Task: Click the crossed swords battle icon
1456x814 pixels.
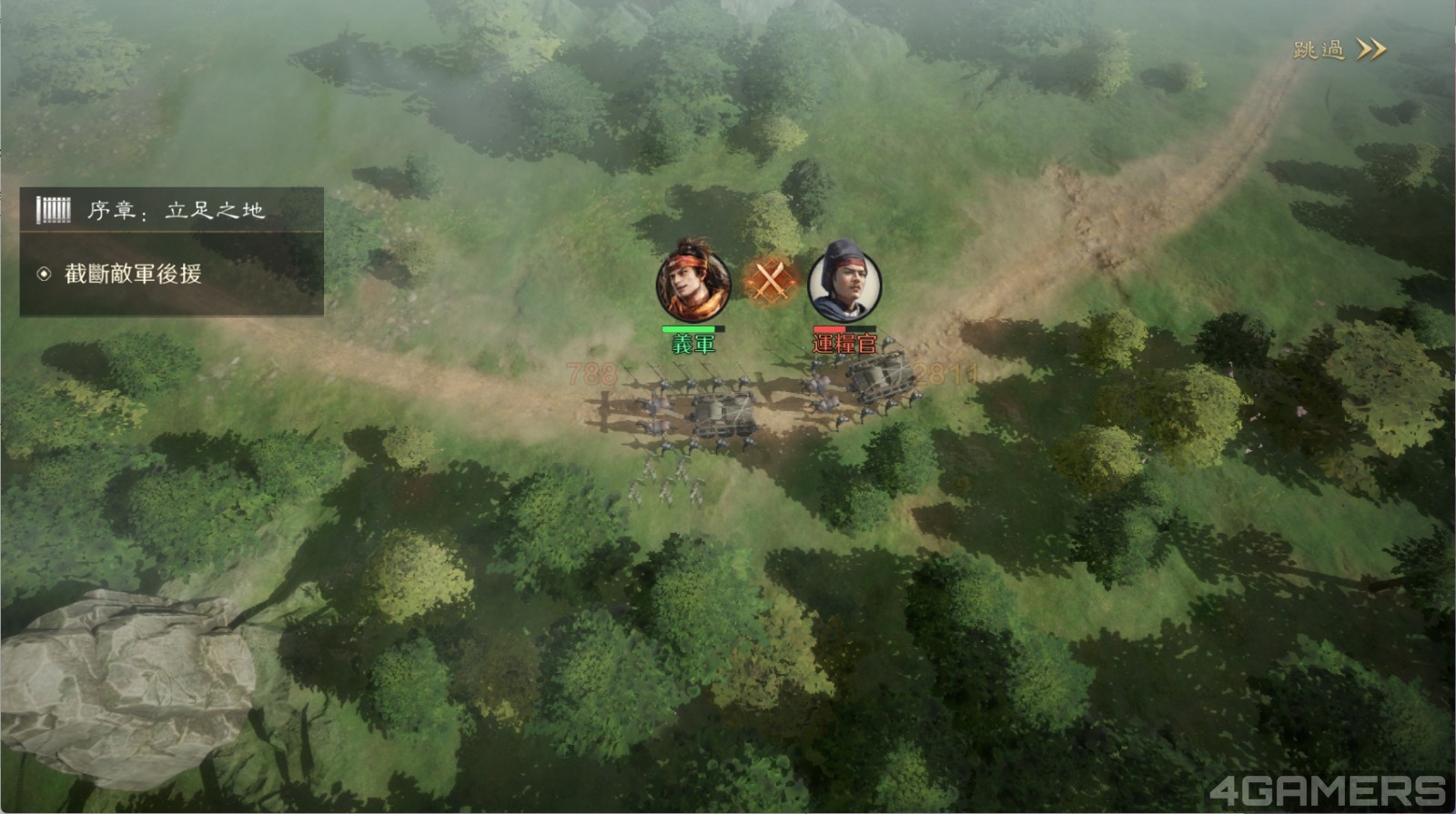Action: coord(770,280)
